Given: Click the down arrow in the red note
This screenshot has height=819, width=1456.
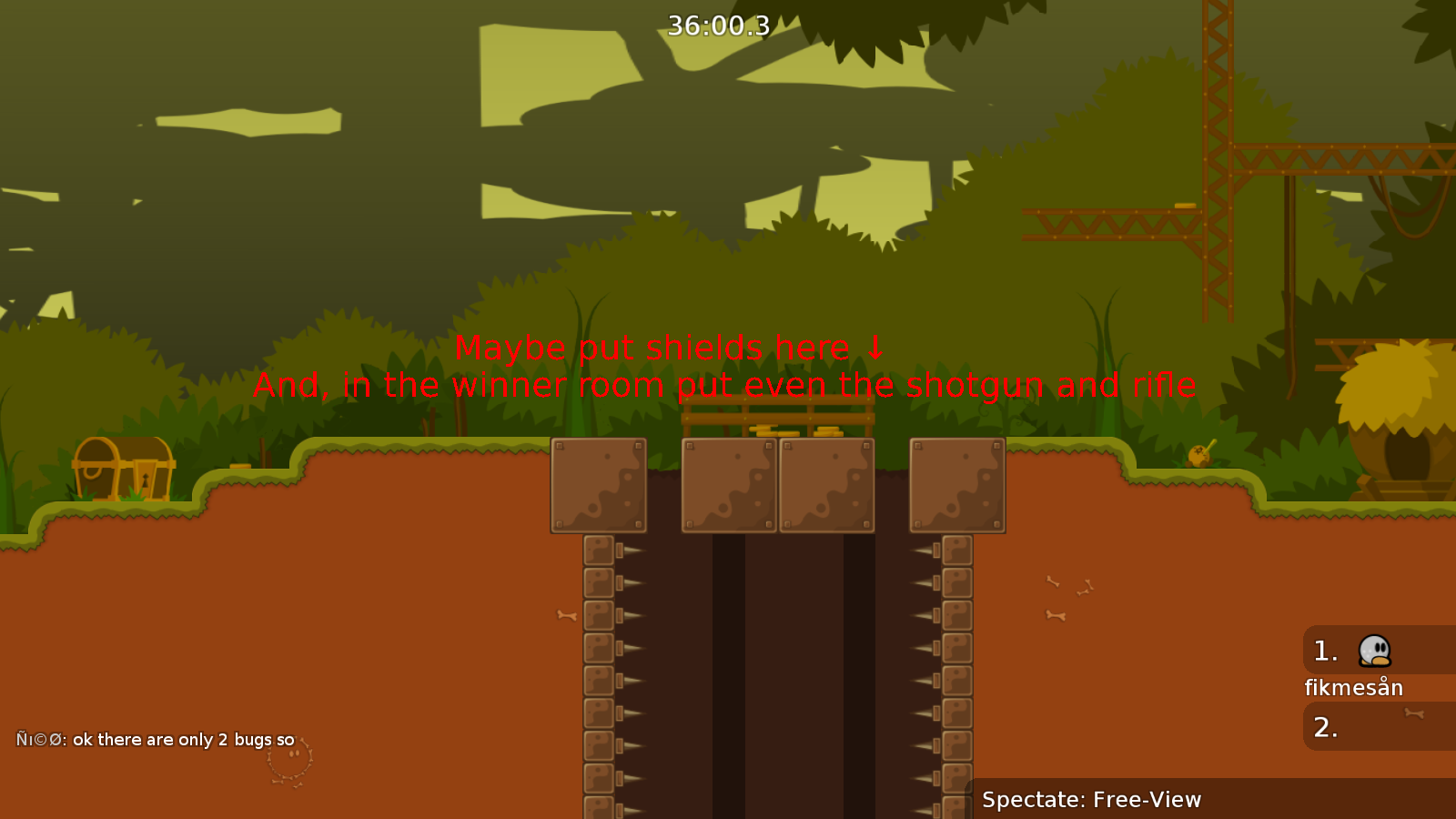Looking at the screenshot, I should 875,349.
